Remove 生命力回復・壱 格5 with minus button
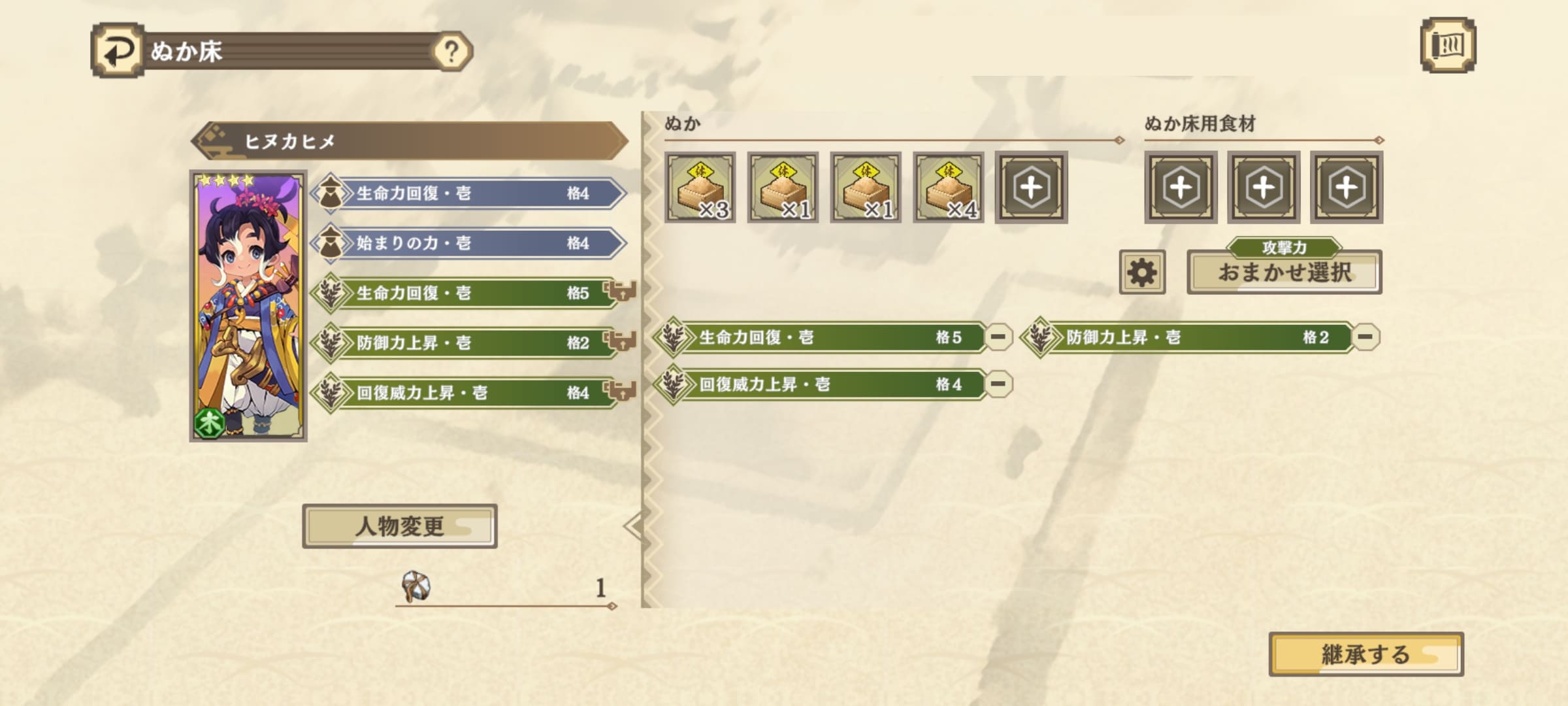 click(x=998, y=337)
